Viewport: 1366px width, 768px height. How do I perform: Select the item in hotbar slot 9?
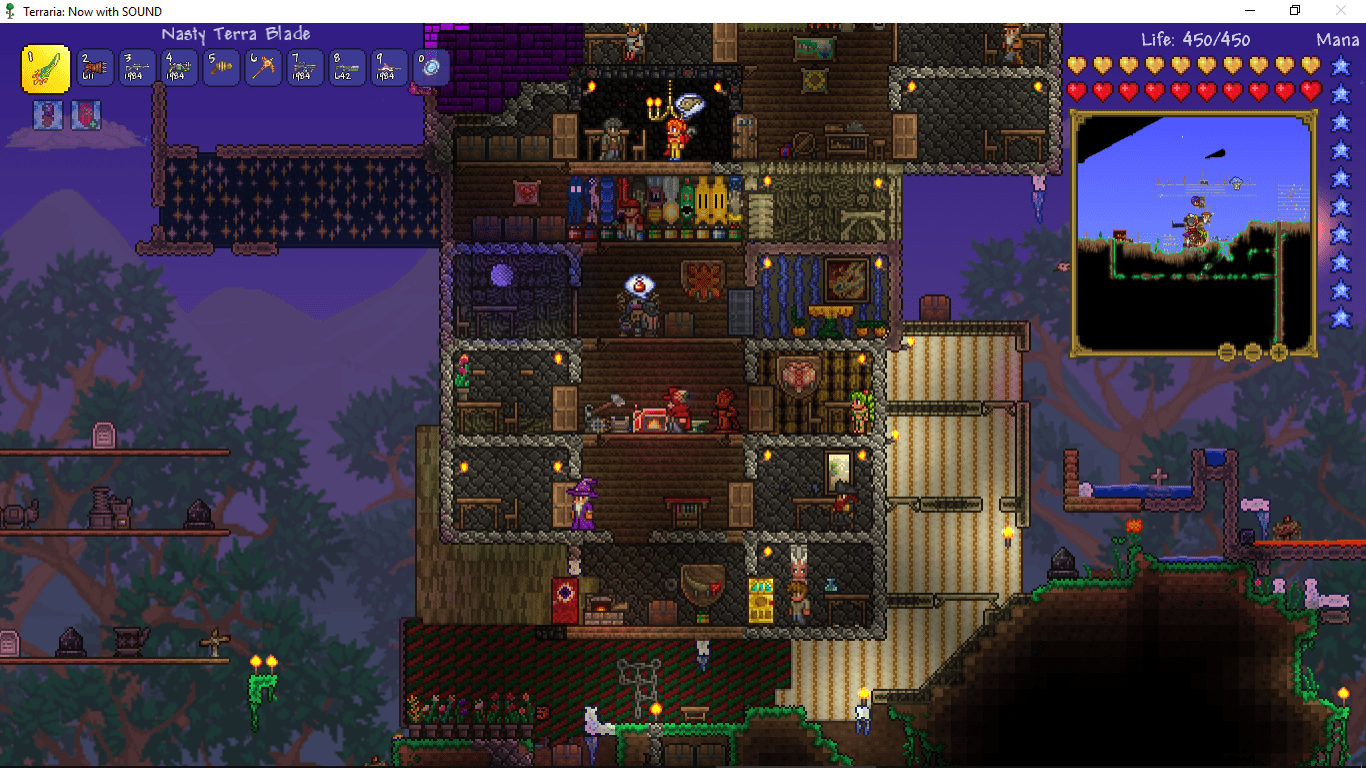(x=389, y=68)
